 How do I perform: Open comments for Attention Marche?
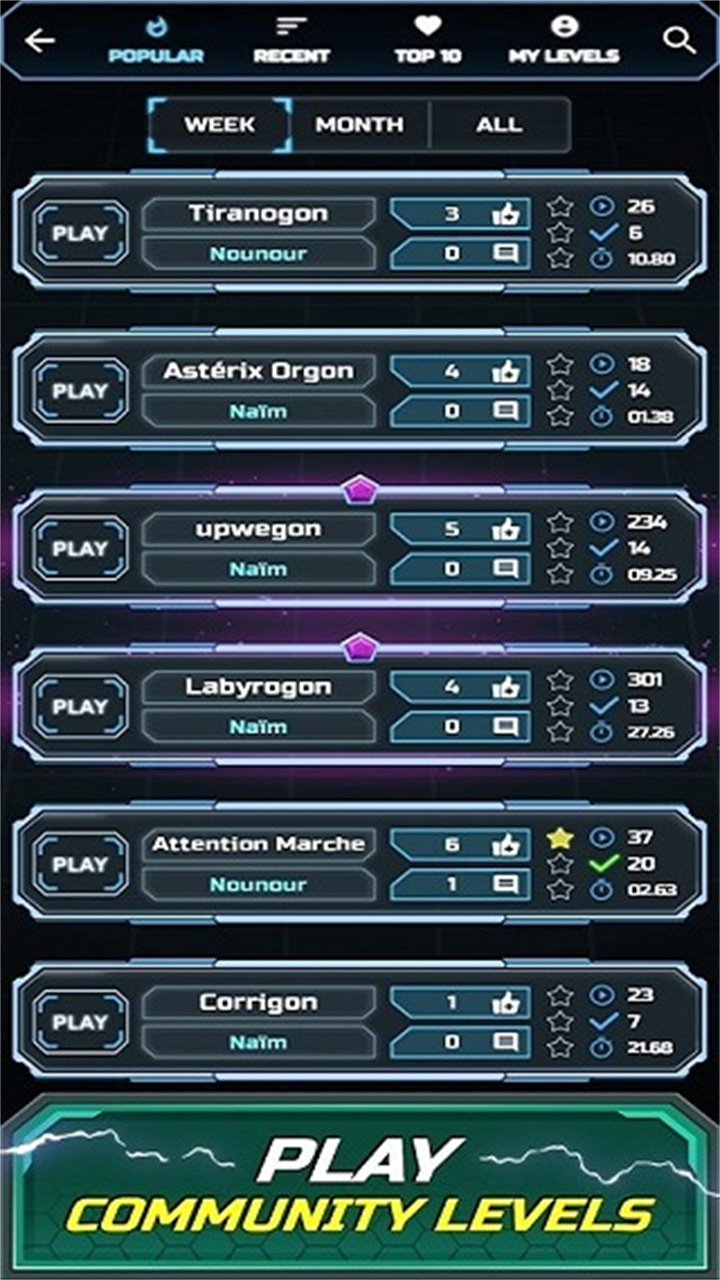(506, 884)
